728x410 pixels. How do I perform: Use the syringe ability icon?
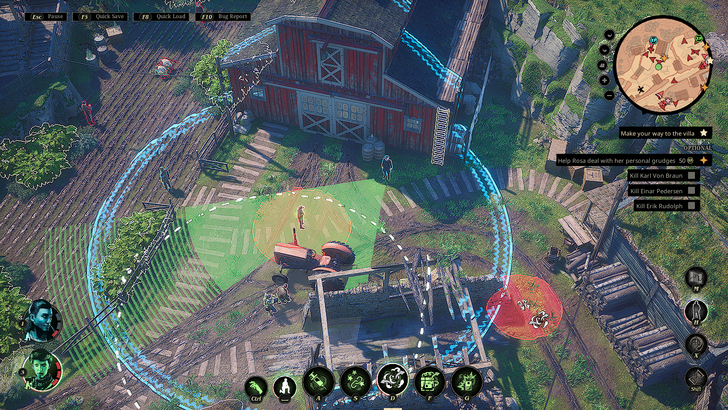click(x=319, y=381)
